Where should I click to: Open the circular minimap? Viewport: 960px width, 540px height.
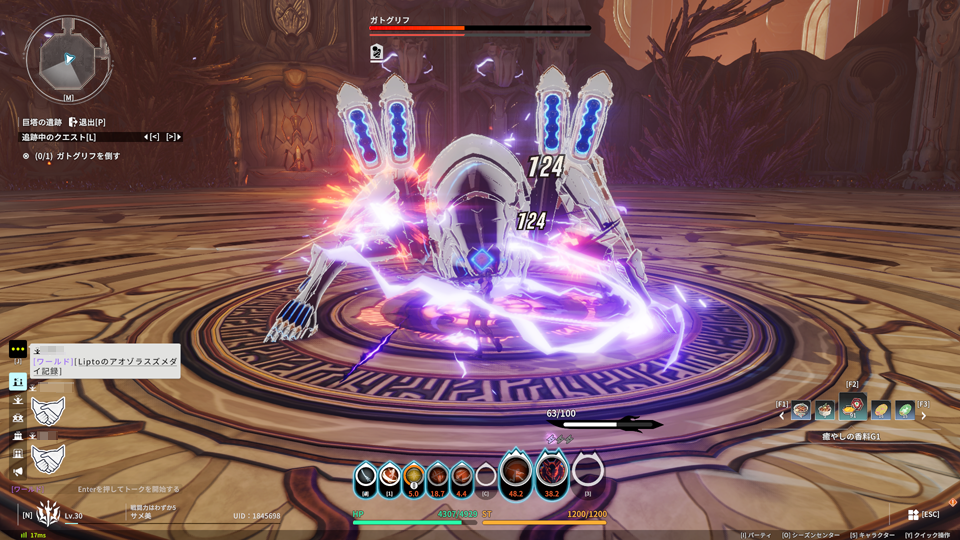[67, 57]
